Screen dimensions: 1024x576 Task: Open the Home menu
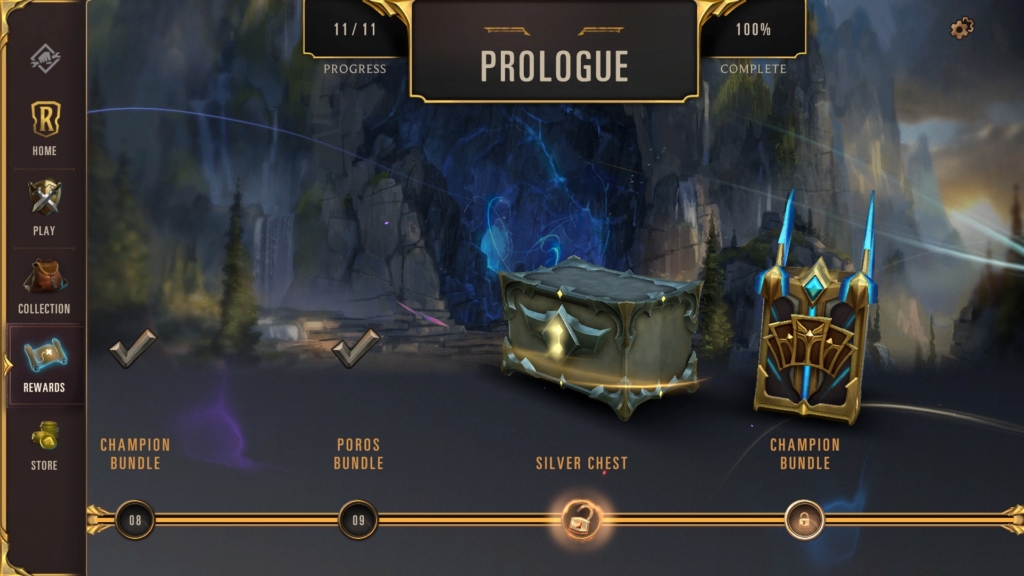tap(44, 127)
